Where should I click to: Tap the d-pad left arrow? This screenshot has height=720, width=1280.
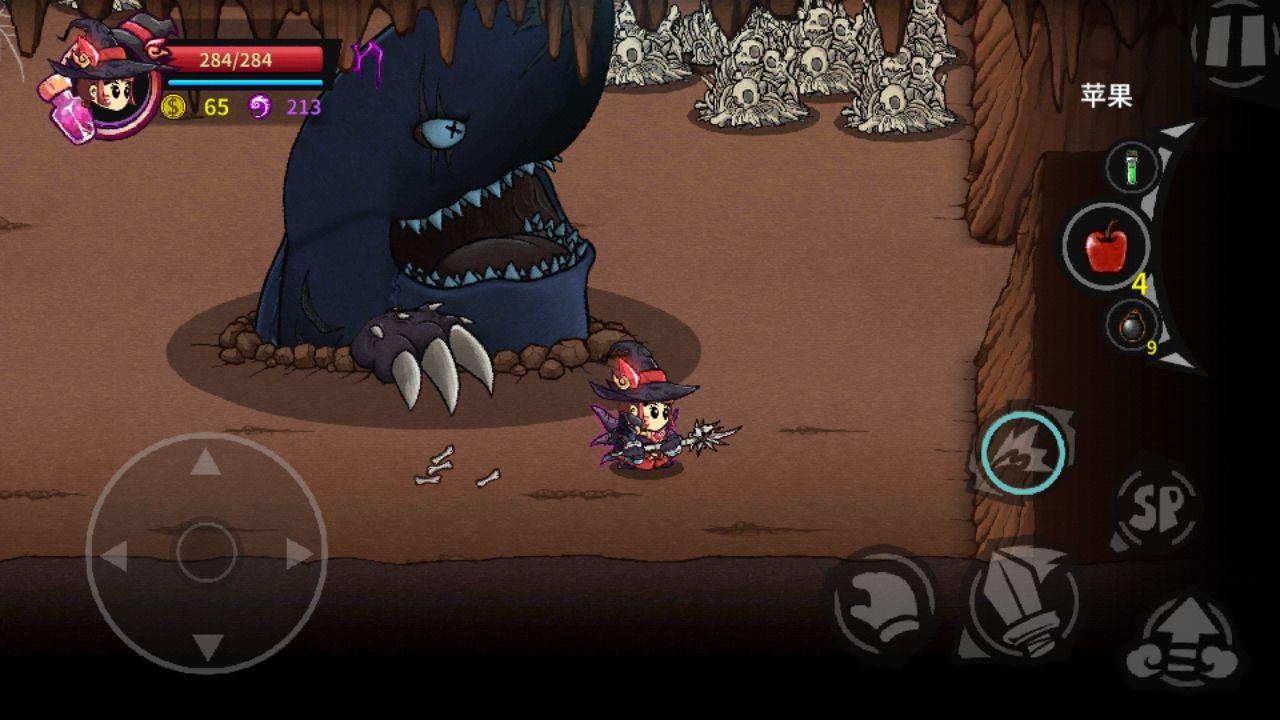click(x=114, y=554)
